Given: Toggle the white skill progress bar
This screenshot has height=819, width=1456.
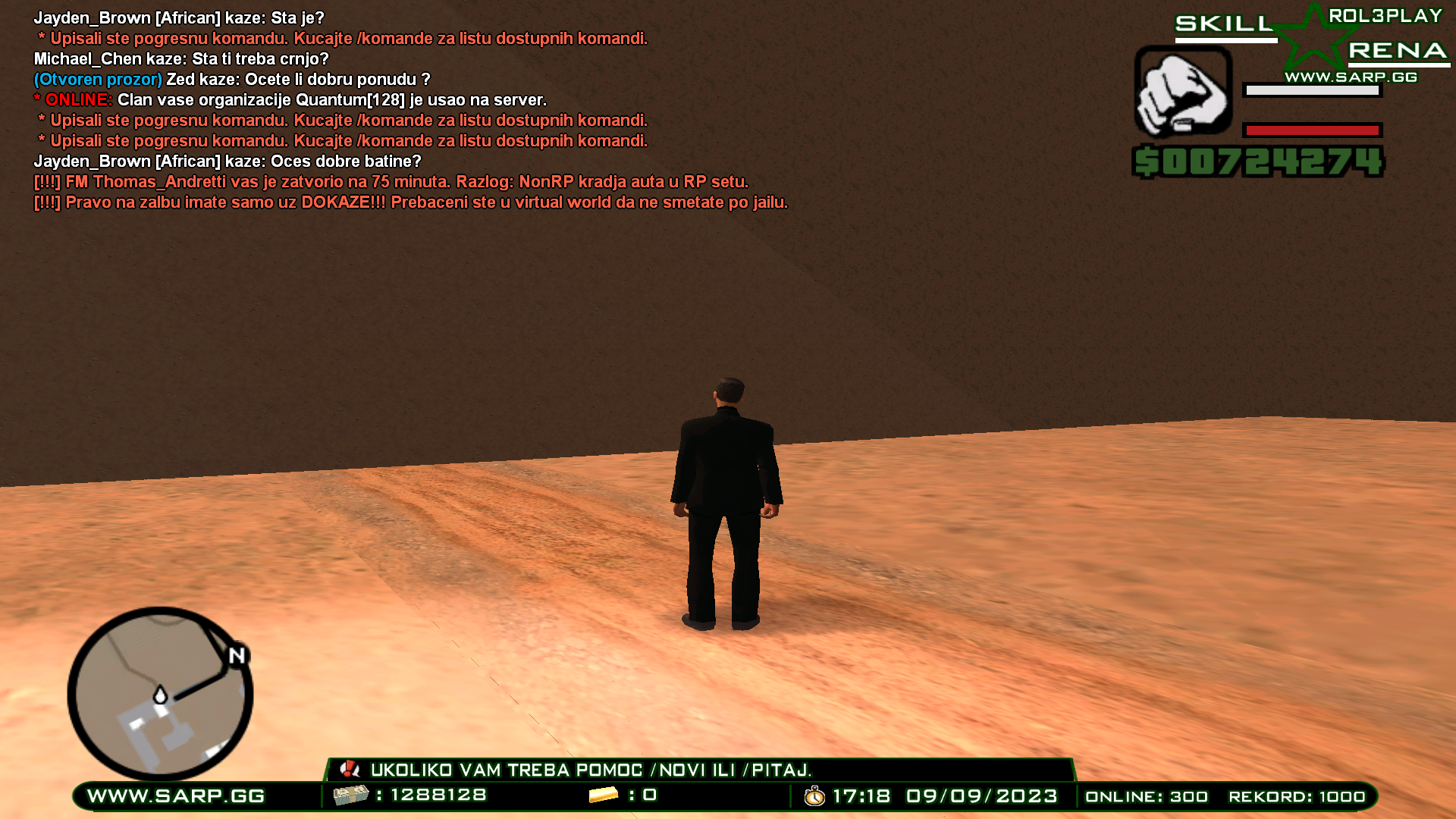Looking at the screenshot, I should [1312, 91].
